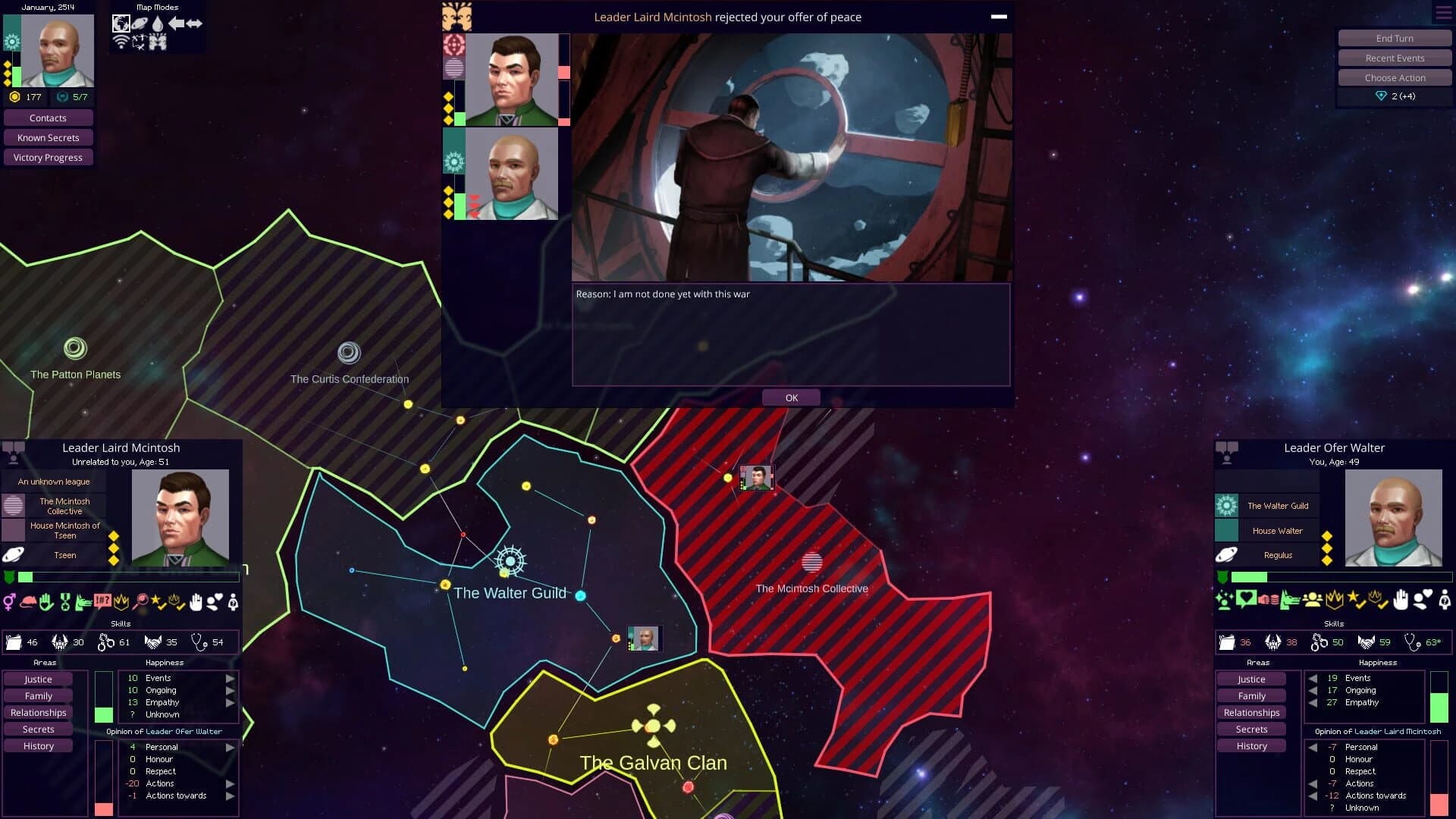This screenshot has width=1456, height=819.
Task: Open the stethoscope medicine skill icon
Action: 199,642
